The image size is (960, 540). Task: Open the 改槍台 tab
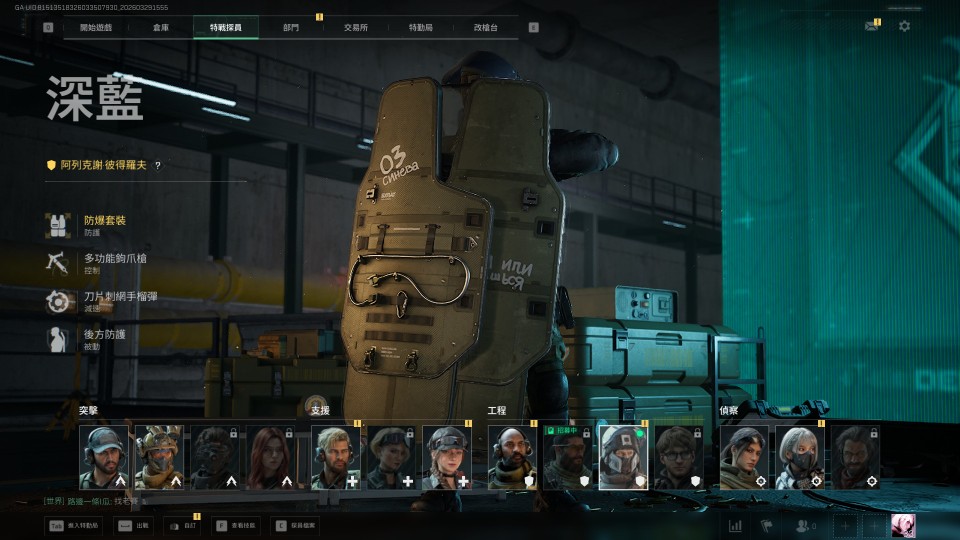(x=486, y=27)
